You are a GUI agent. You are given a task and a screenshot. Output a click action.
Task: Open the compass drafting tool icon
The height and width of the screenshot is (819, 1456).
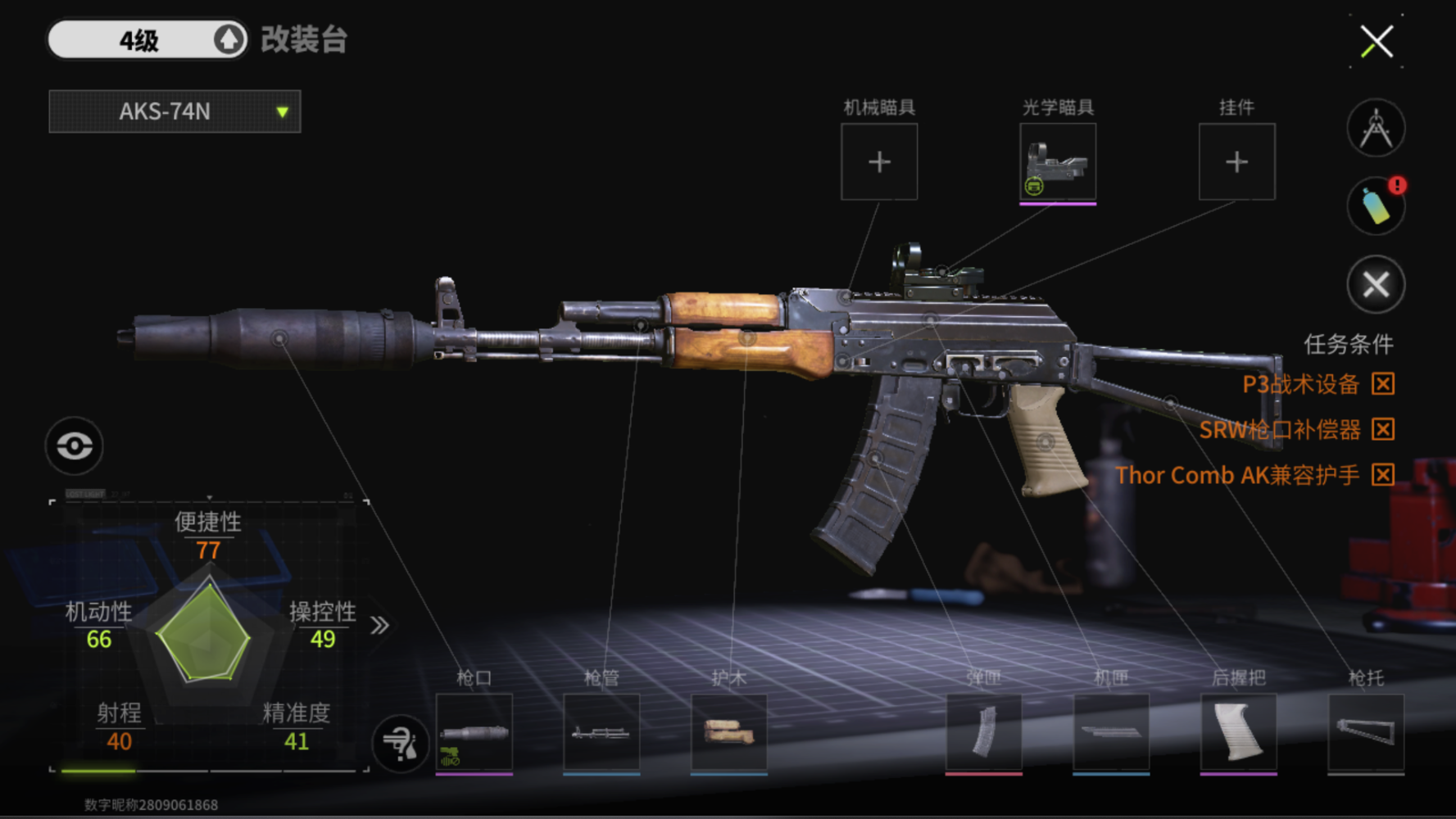tap(1376, 129)
